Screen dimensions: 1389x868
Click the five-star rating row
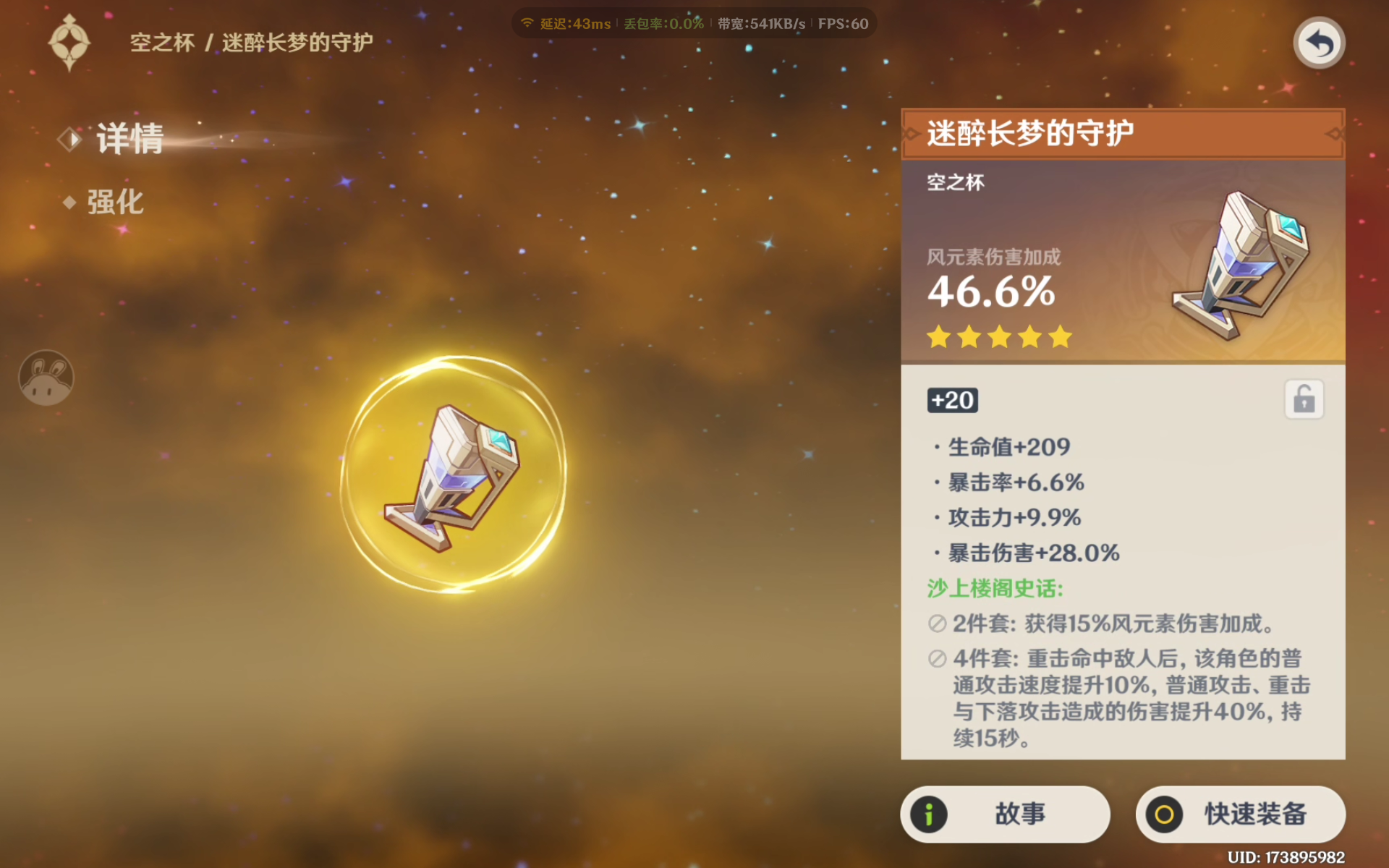(999, 336)
